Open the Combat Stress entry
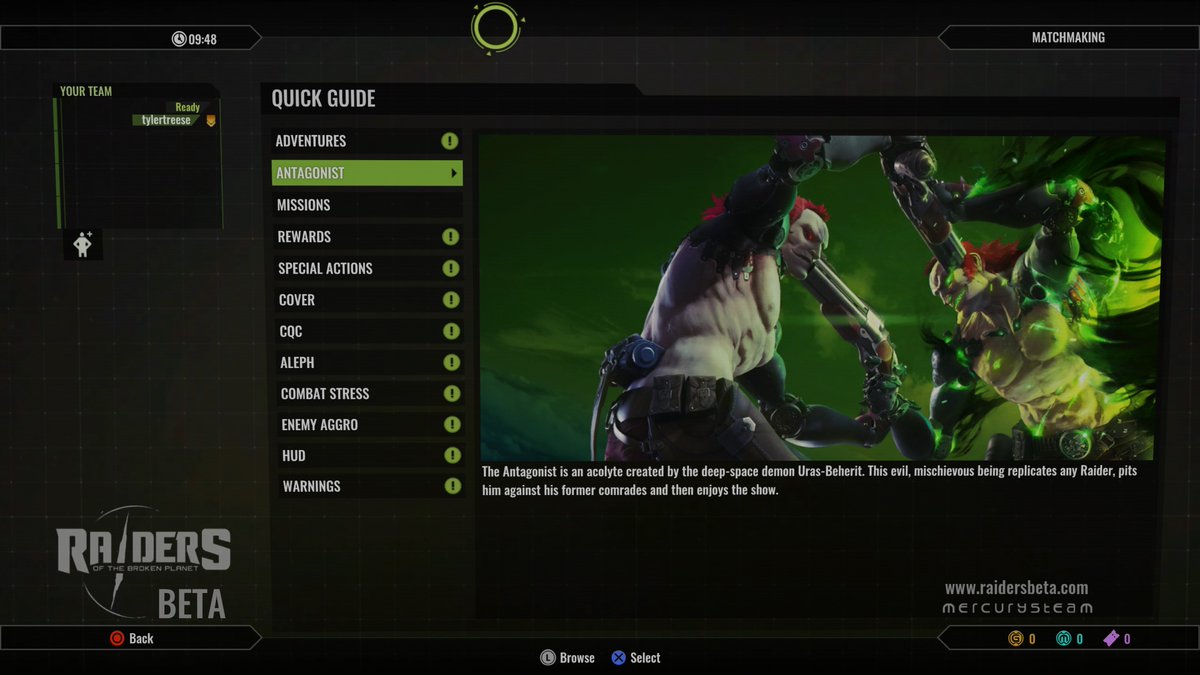The width and height of the screenshot is (1200, 675). coord(366,394)
